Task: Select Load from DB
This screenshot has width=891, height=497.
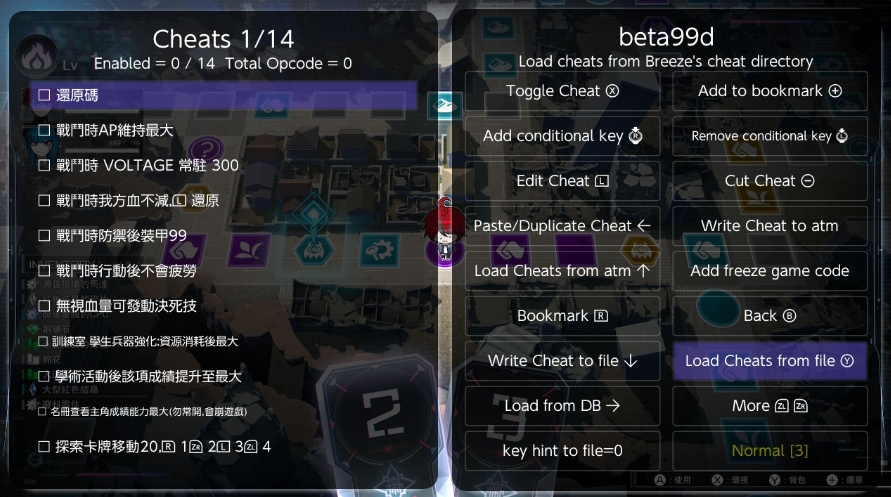Action: pyautogui.click(x=562, y=406)
